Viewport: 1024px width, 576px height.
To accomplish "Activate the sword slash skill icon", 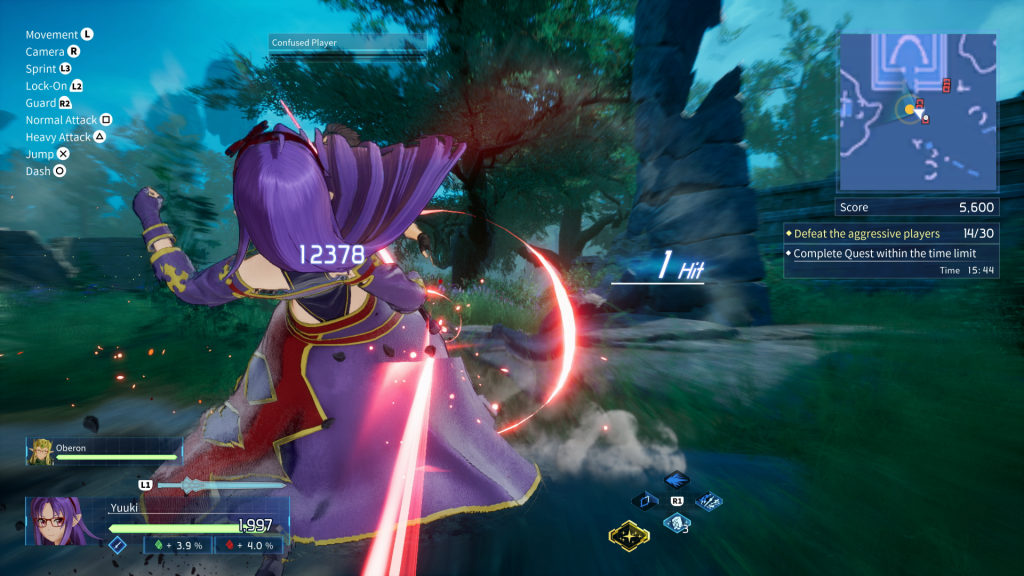I will [709, 500].
